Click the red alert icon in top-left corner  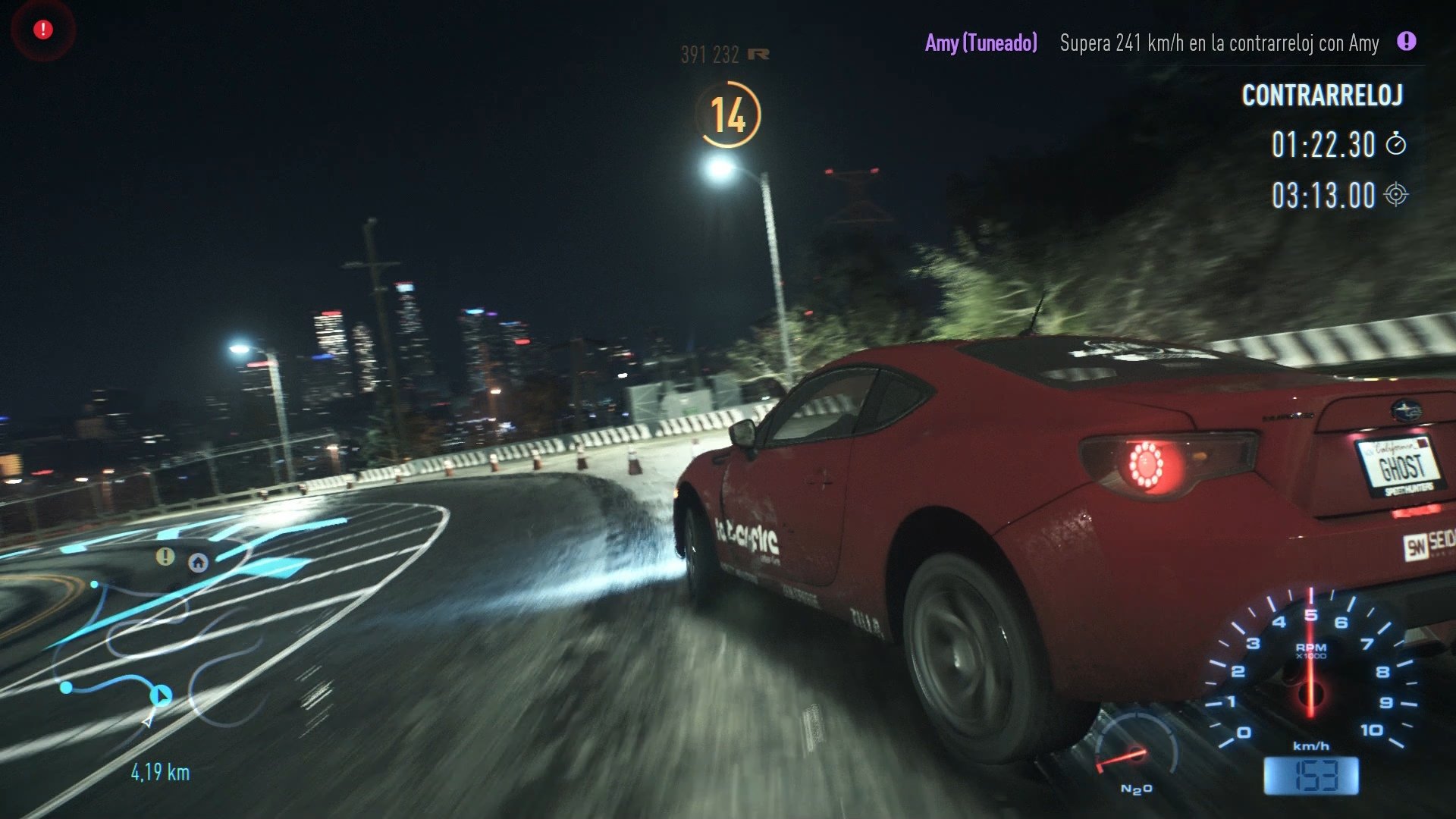click(42, 29)
